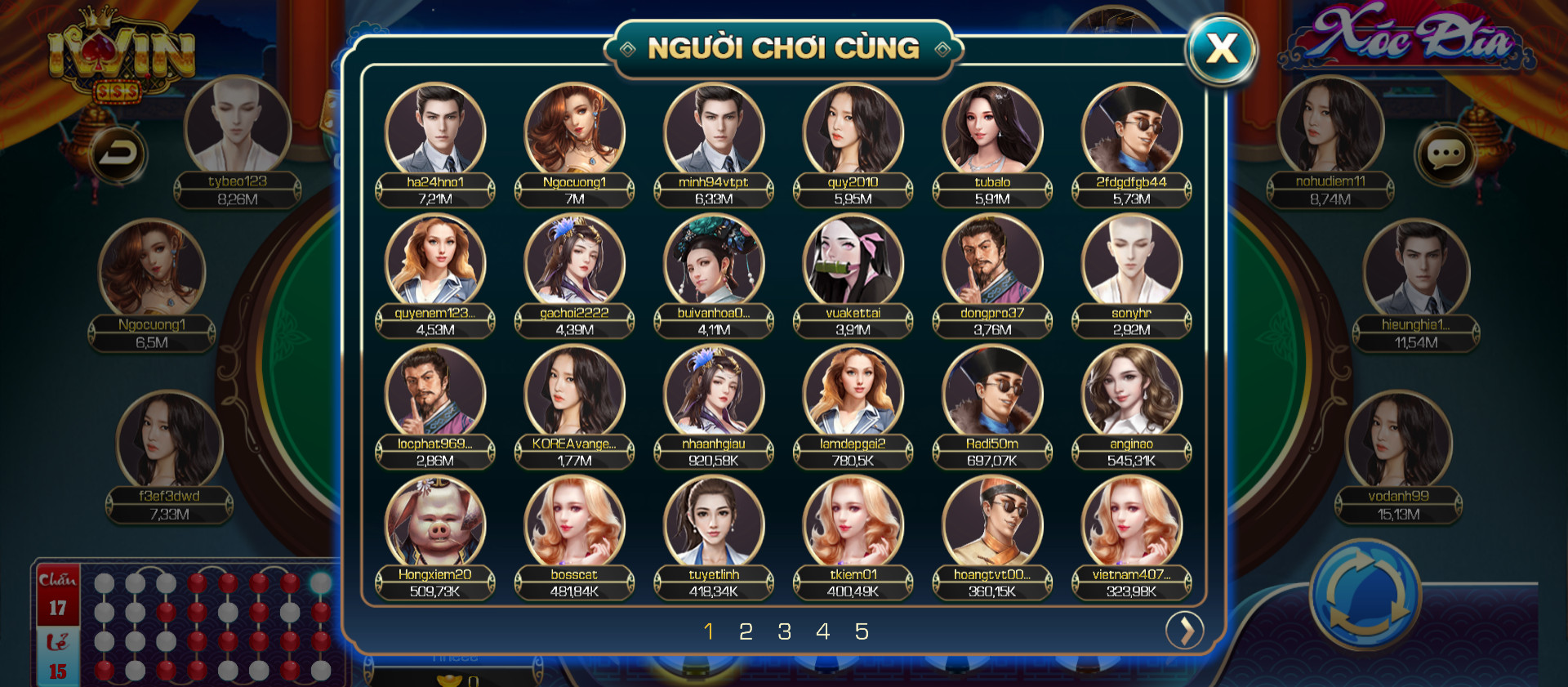This screenshot has width=1568, height=687.
Task: Click the green diamond ornament beside the dialog title
Action: pyautogui.click(x=629, y=48)
